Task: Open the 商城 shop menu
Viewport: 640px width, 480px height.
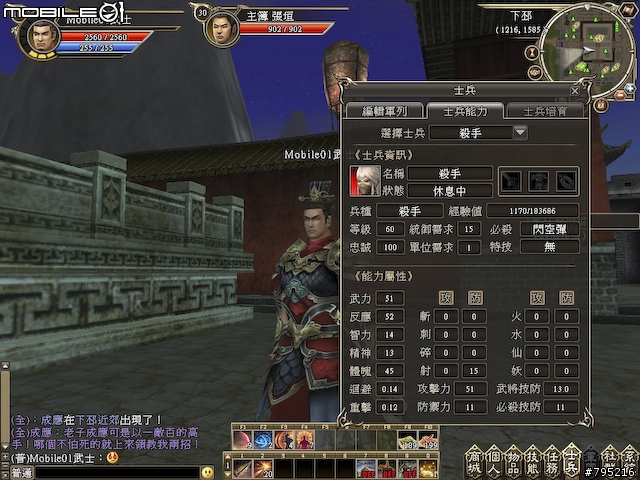Action: (x=474, y=462)
